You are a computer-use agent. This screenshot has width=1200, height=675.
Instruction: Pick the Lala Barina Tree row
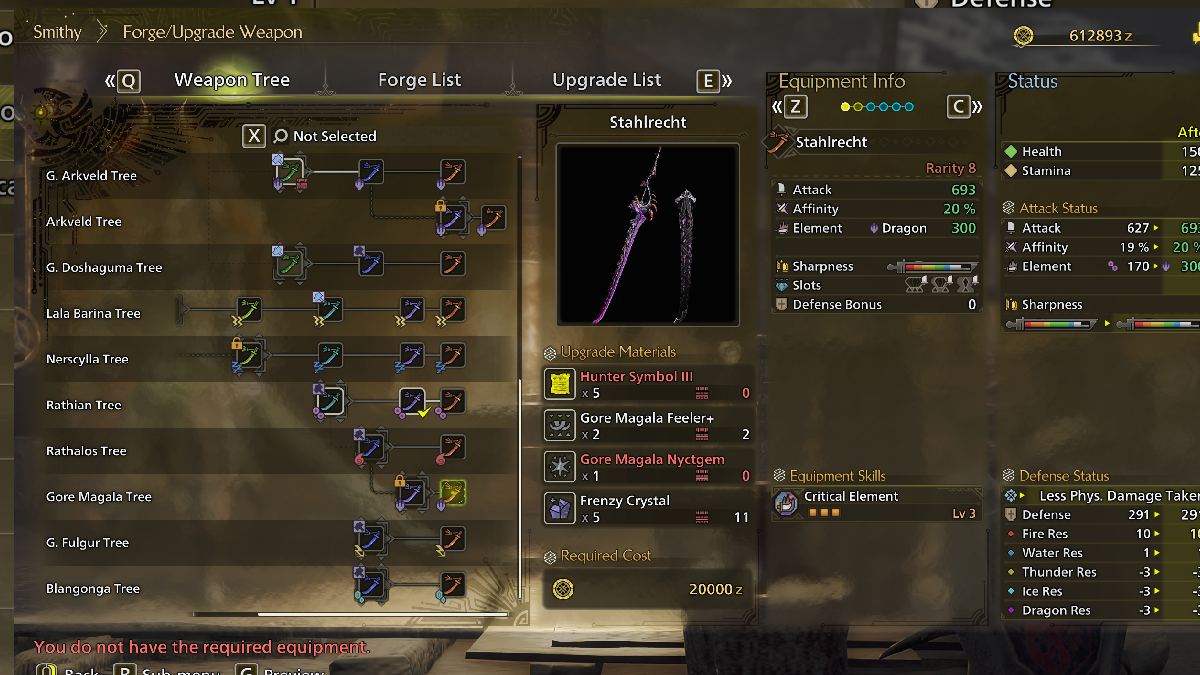(x=93, y=314)
